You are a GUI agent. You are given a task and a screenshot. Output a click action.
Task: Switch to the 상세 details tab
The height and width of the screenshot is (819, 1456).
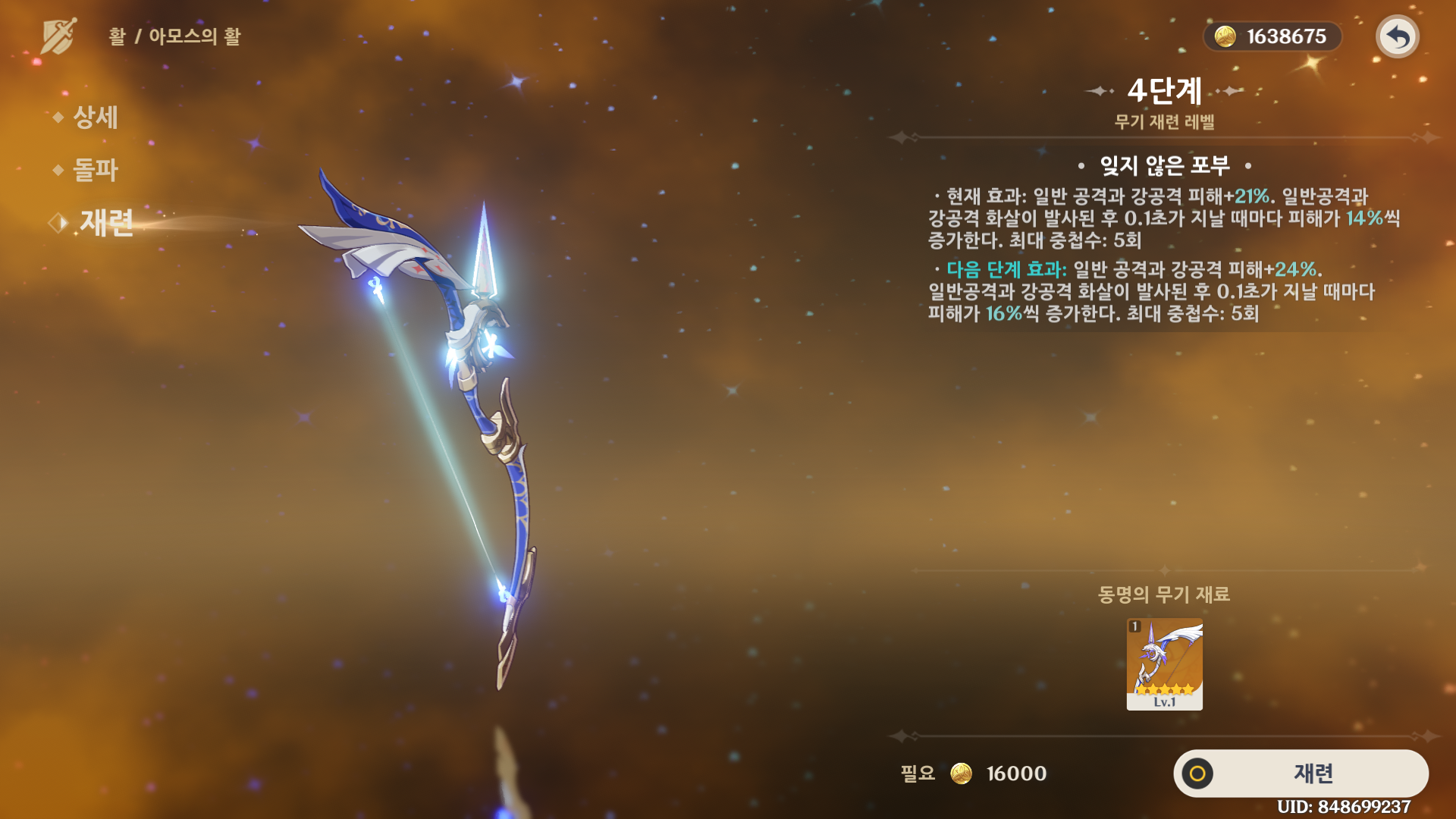pyautogui.click(x=95, y=118)
